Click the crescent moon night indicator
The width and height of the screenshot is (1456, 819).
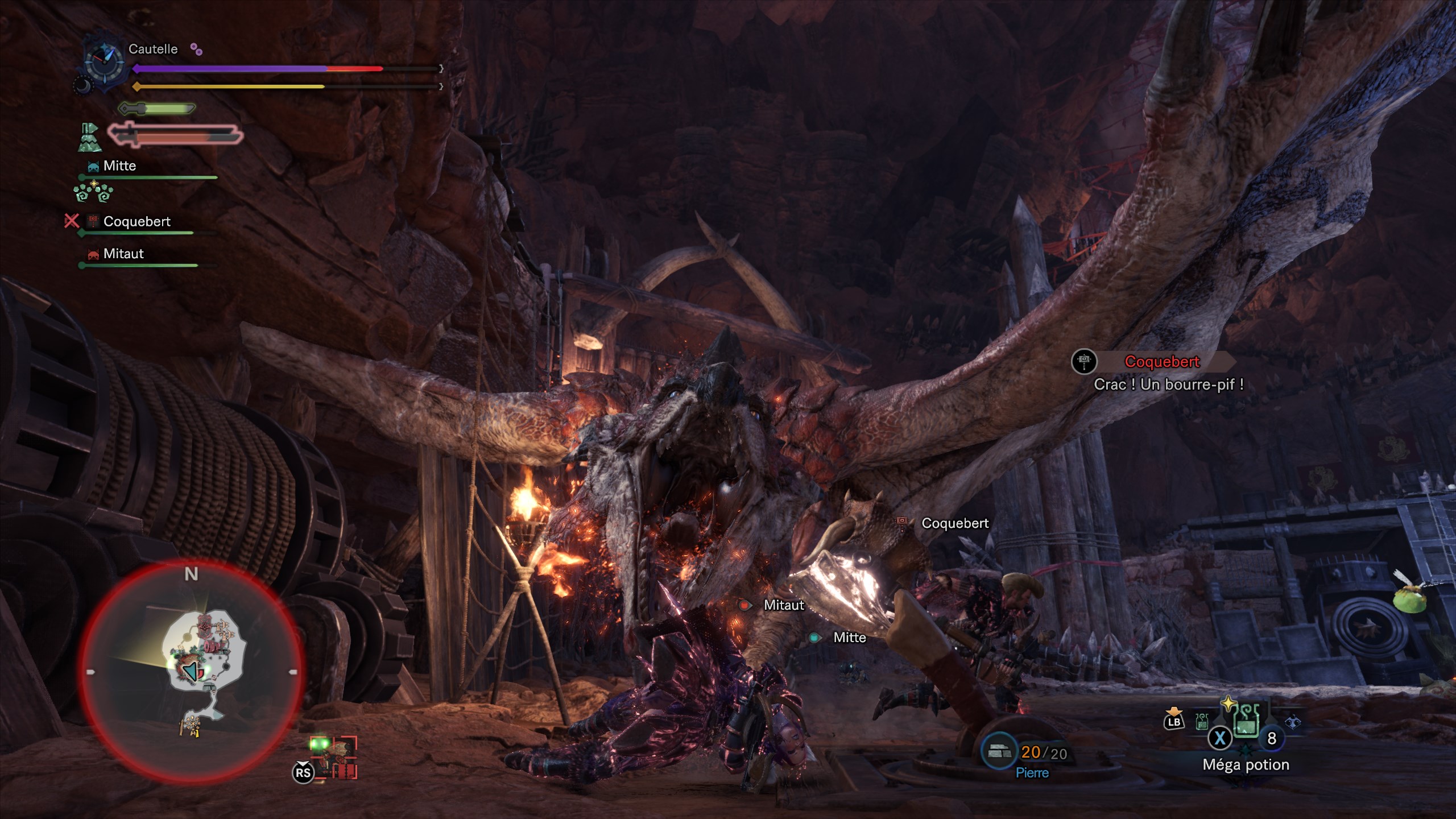[83, 86]
